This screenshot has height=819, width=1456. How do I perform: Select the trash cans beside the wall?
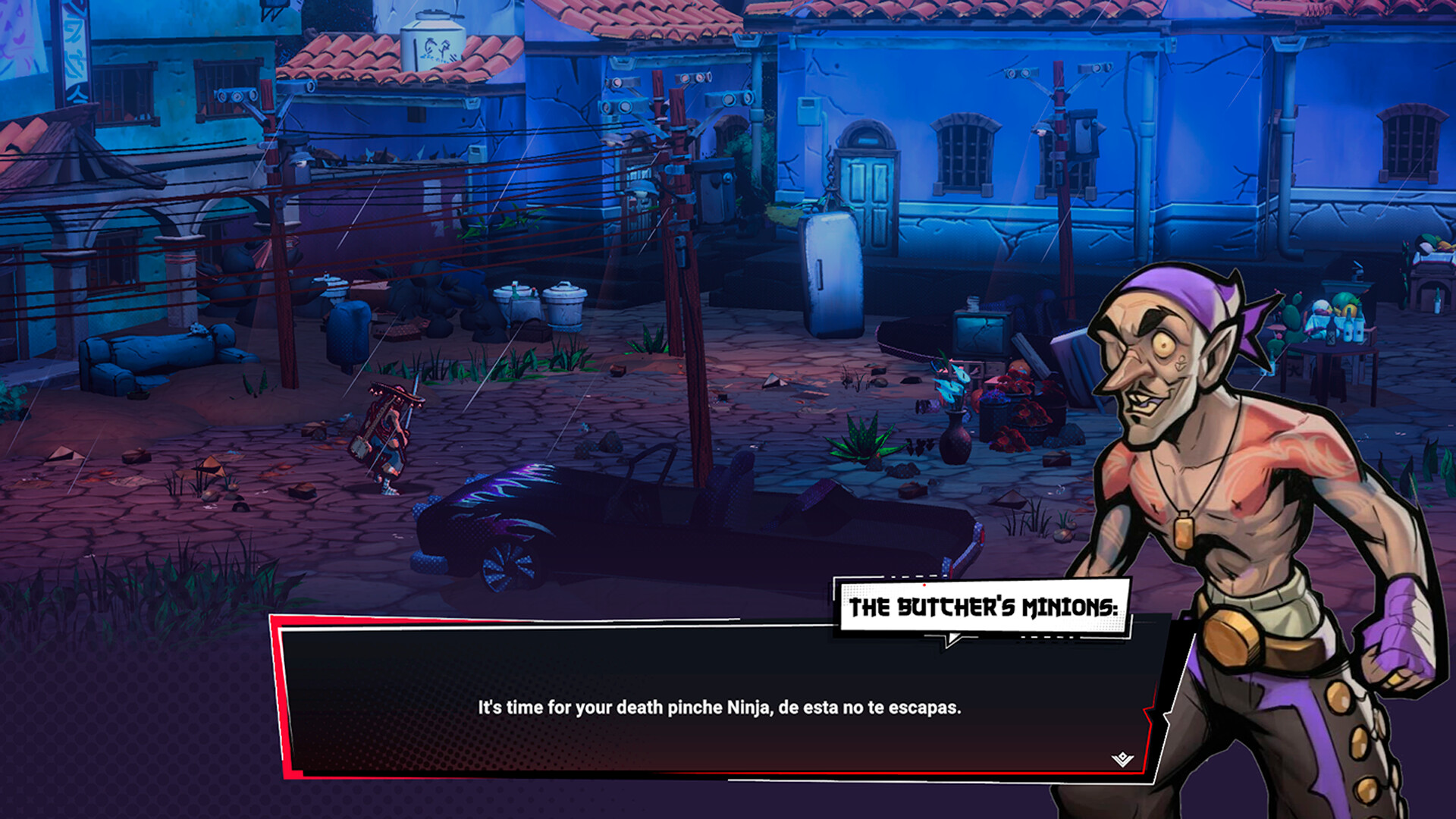[540, 303]
